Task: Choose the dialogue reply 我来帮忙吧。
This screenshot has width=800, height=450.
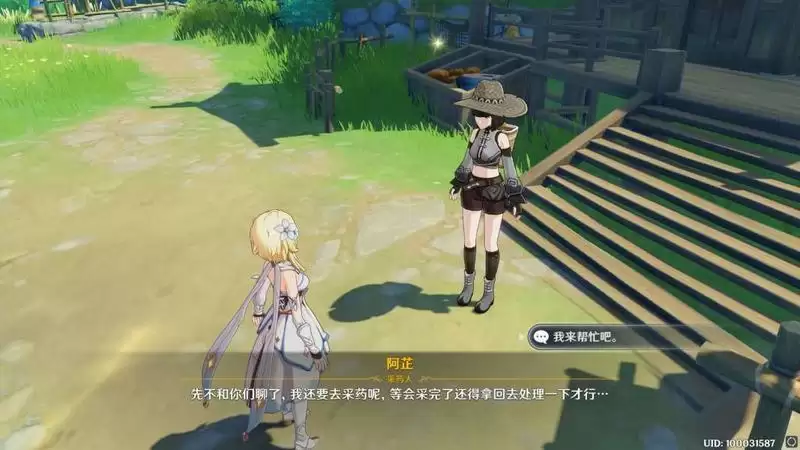Action: point(590,337)
